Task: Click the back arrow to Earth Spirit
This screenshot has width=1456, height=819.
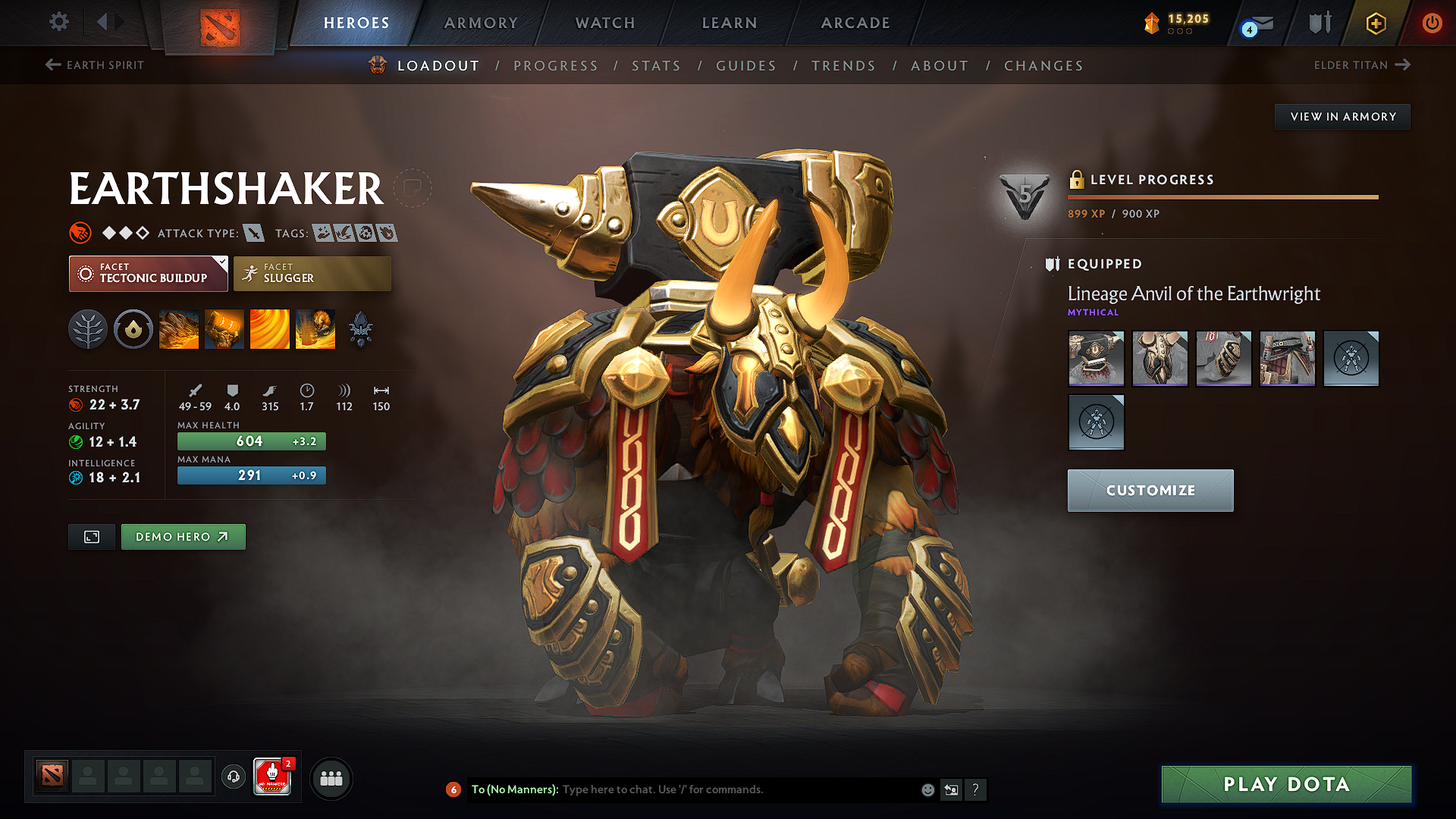Action: 51,65
